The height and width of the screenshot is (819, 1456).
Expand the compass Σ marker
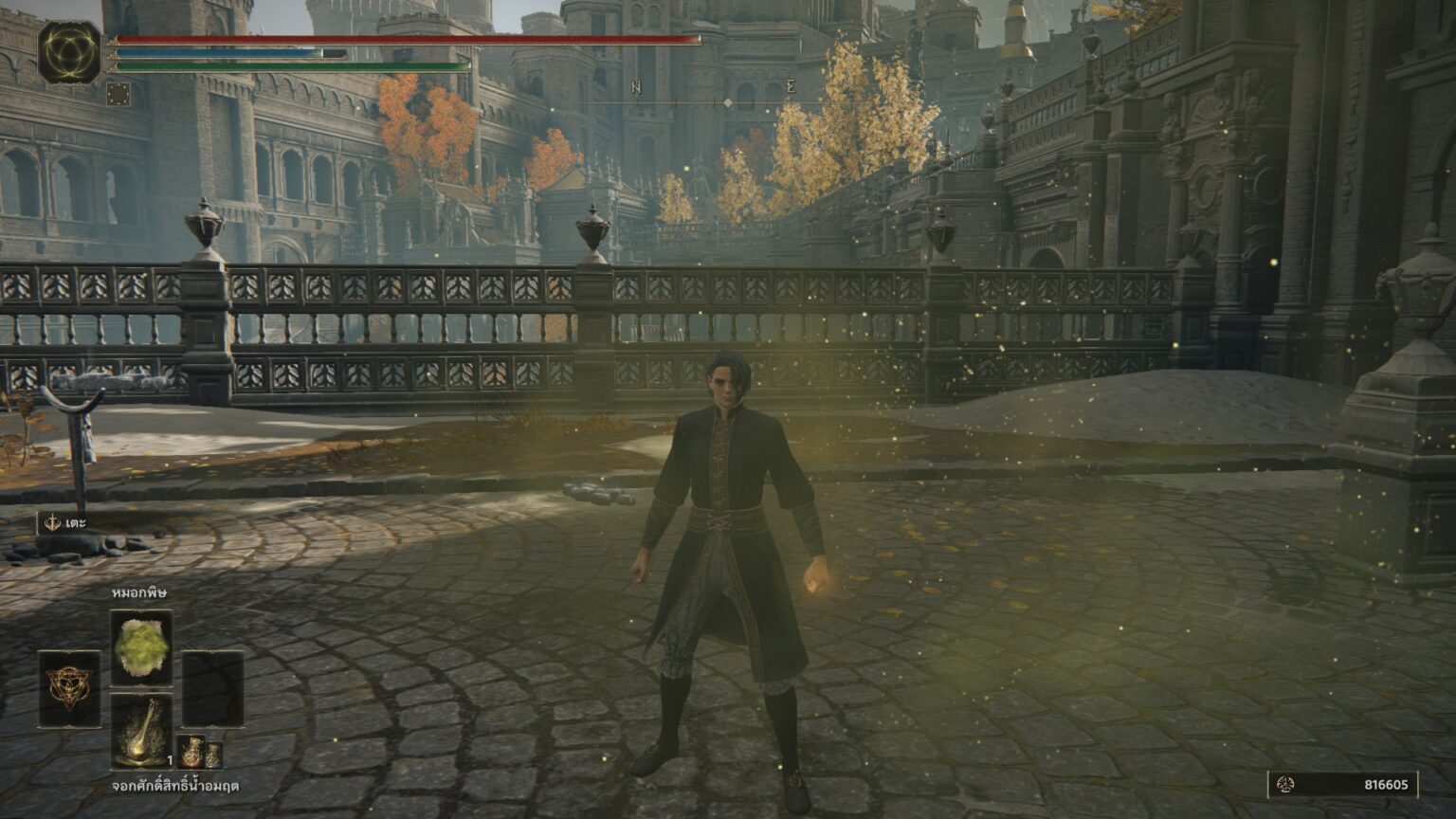[x=792, y=85]
